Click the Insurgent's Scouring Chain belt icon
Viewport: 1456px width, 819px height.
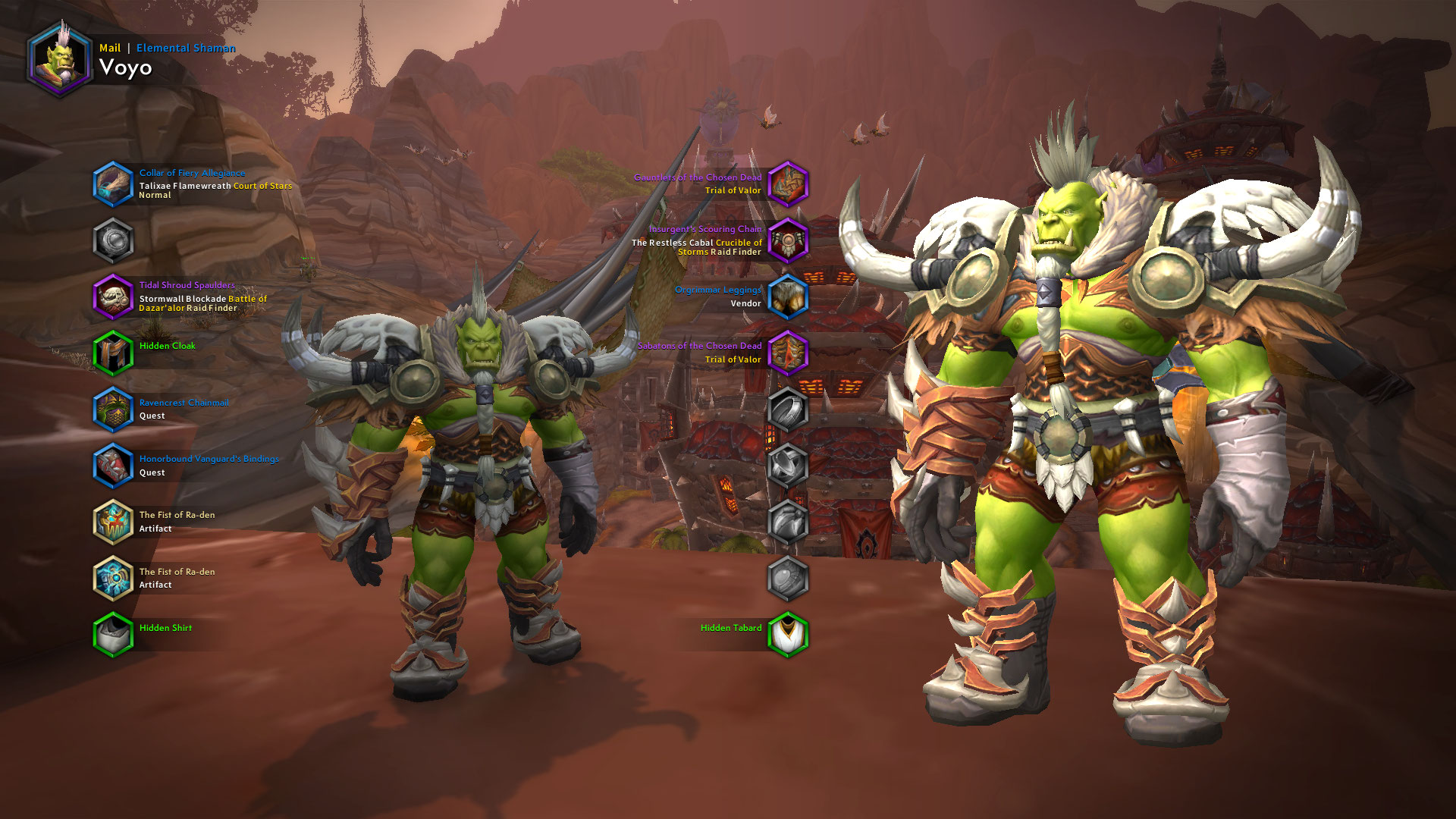(789, 240)
